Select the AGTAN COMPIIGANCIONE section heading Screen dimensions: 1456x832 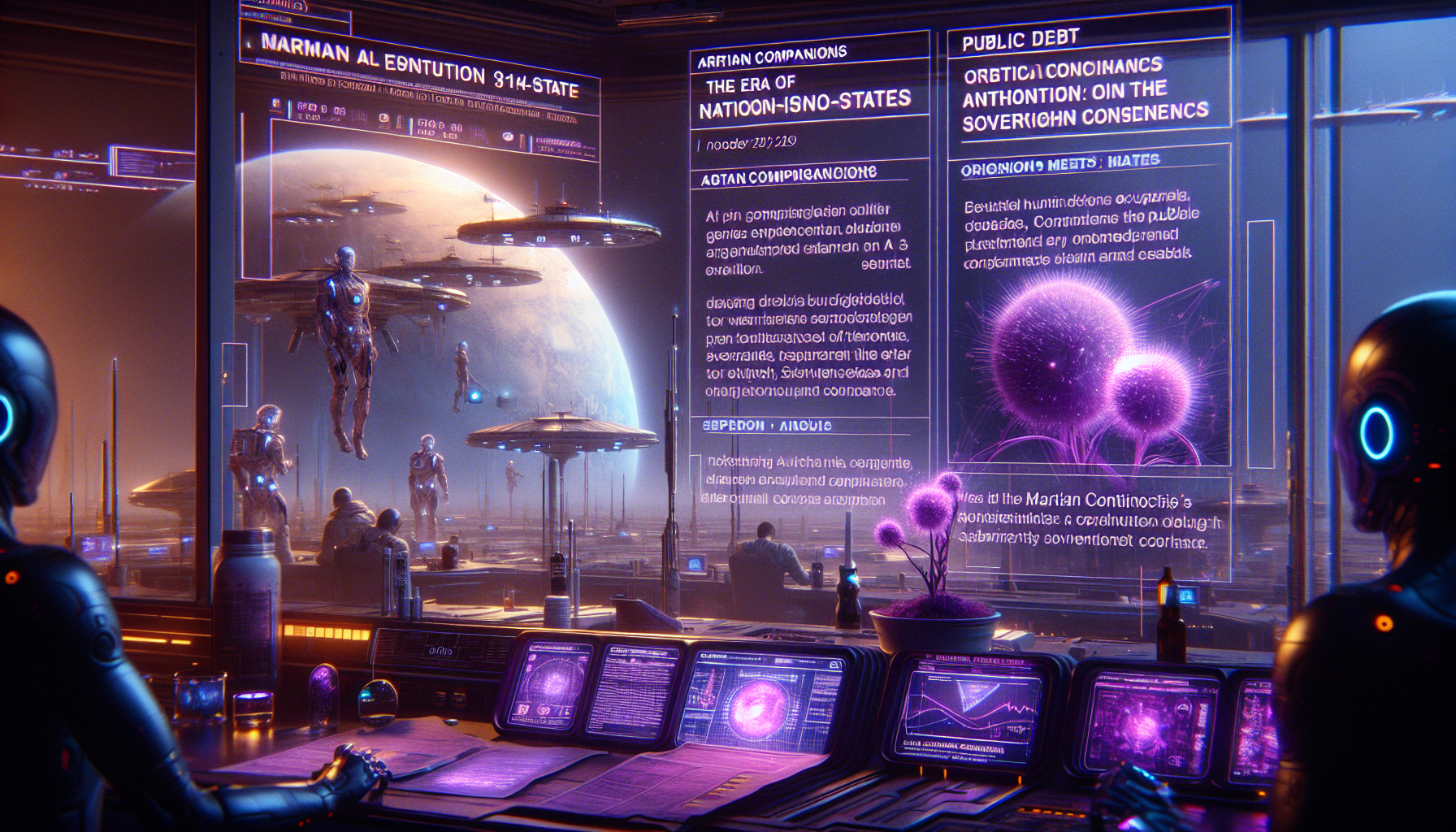click(x=788, y=175)
